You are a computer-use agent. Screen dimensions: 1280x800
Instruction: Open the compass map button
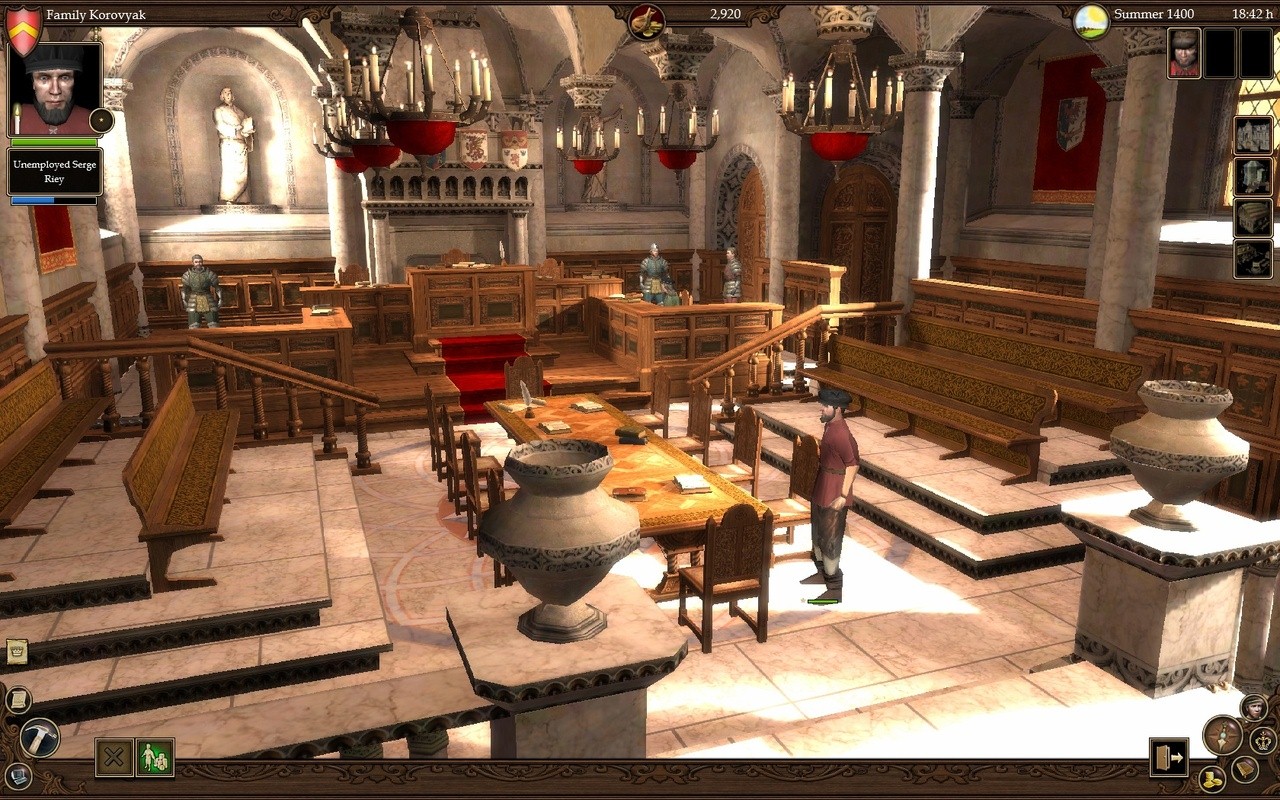[1222, 735]
